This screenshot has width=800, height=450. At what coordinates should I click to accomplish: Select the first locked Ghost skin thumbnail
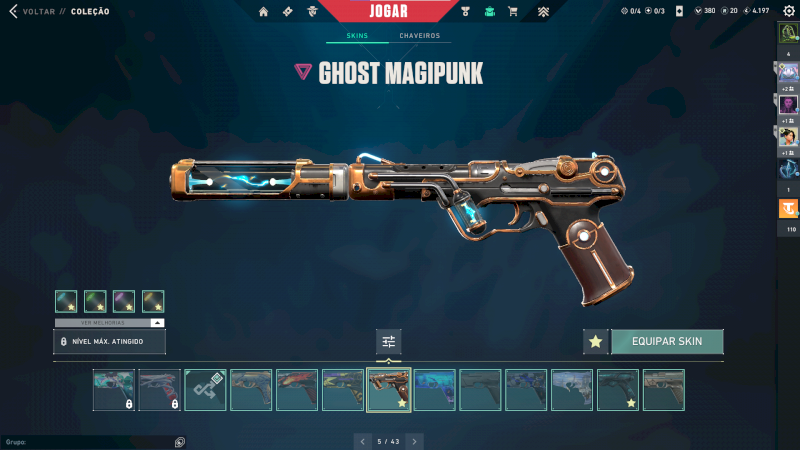113,390
